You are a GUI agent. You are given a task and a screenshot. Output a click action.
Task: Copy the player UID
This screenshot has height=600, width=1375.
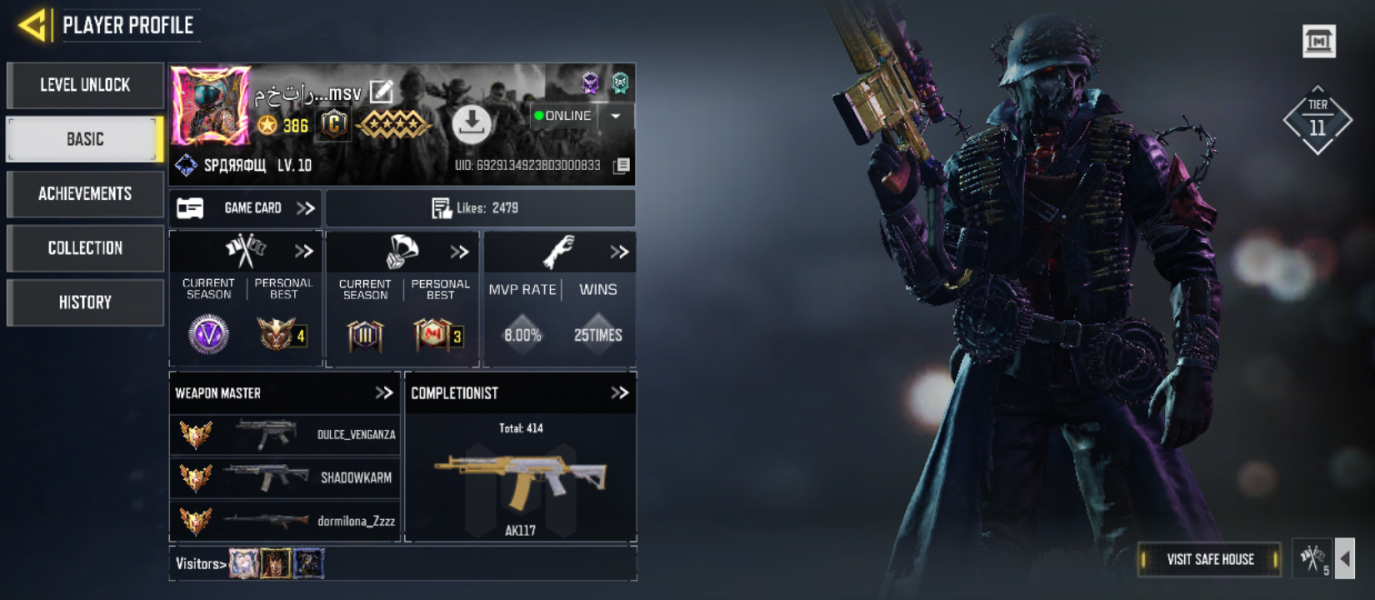[x=621, y=165]
